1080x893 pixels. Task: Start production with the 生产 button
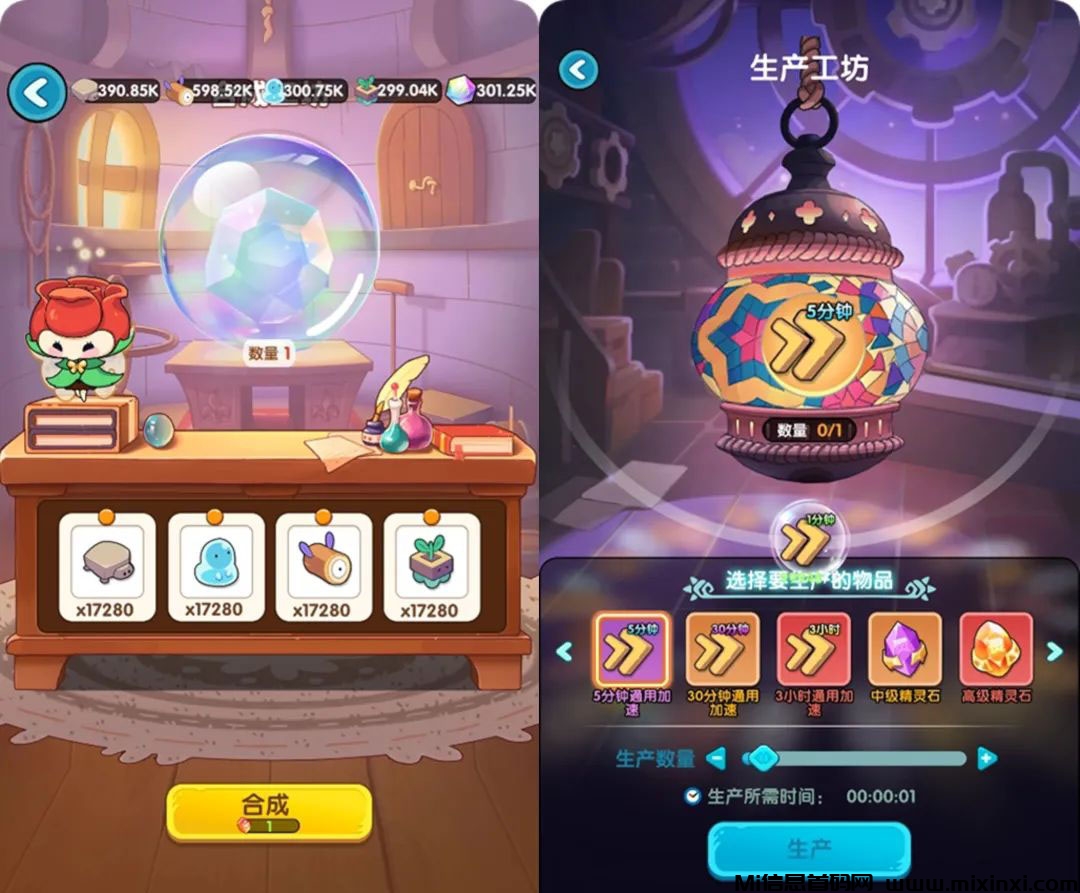[x=809, y=850]
